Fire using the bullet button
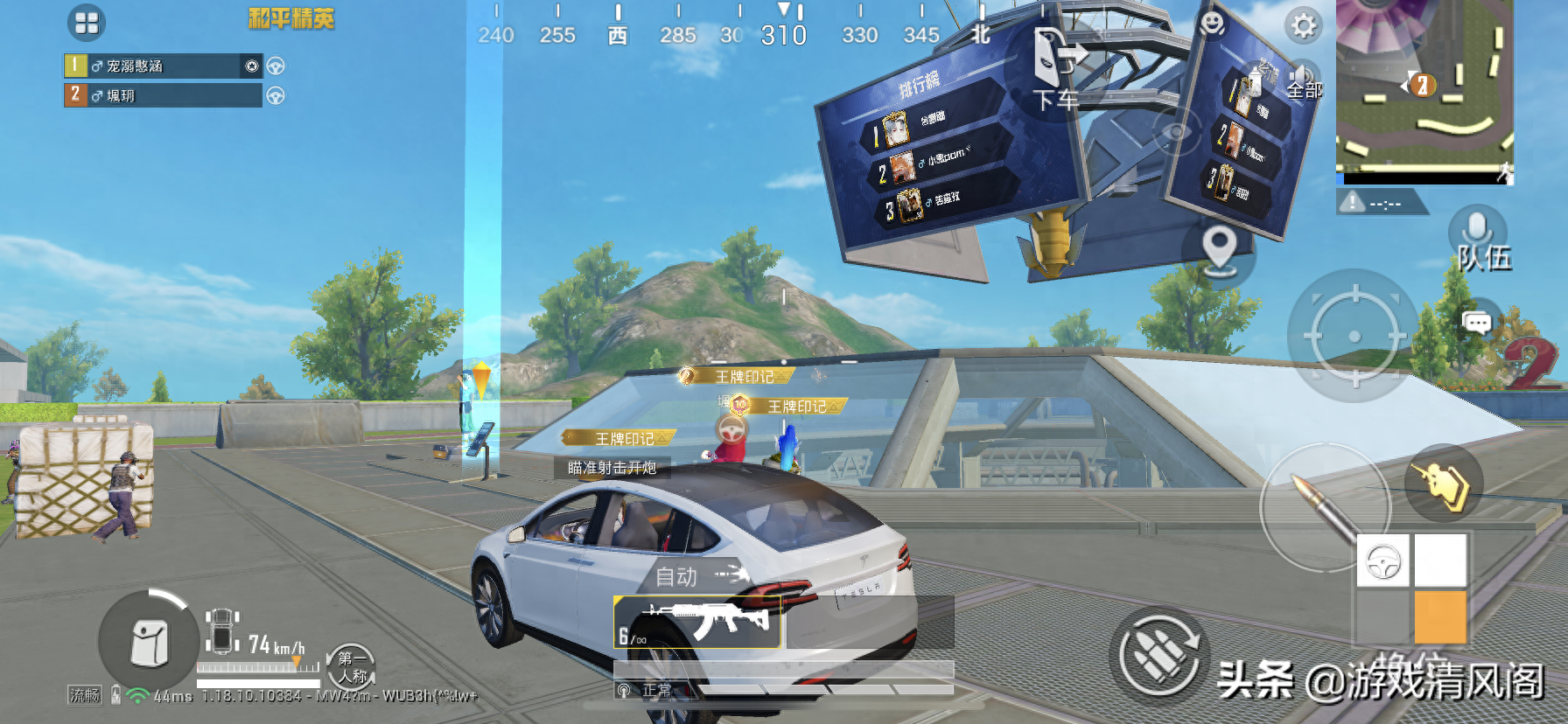The image size is (1568, 724). coord(1324,509)
